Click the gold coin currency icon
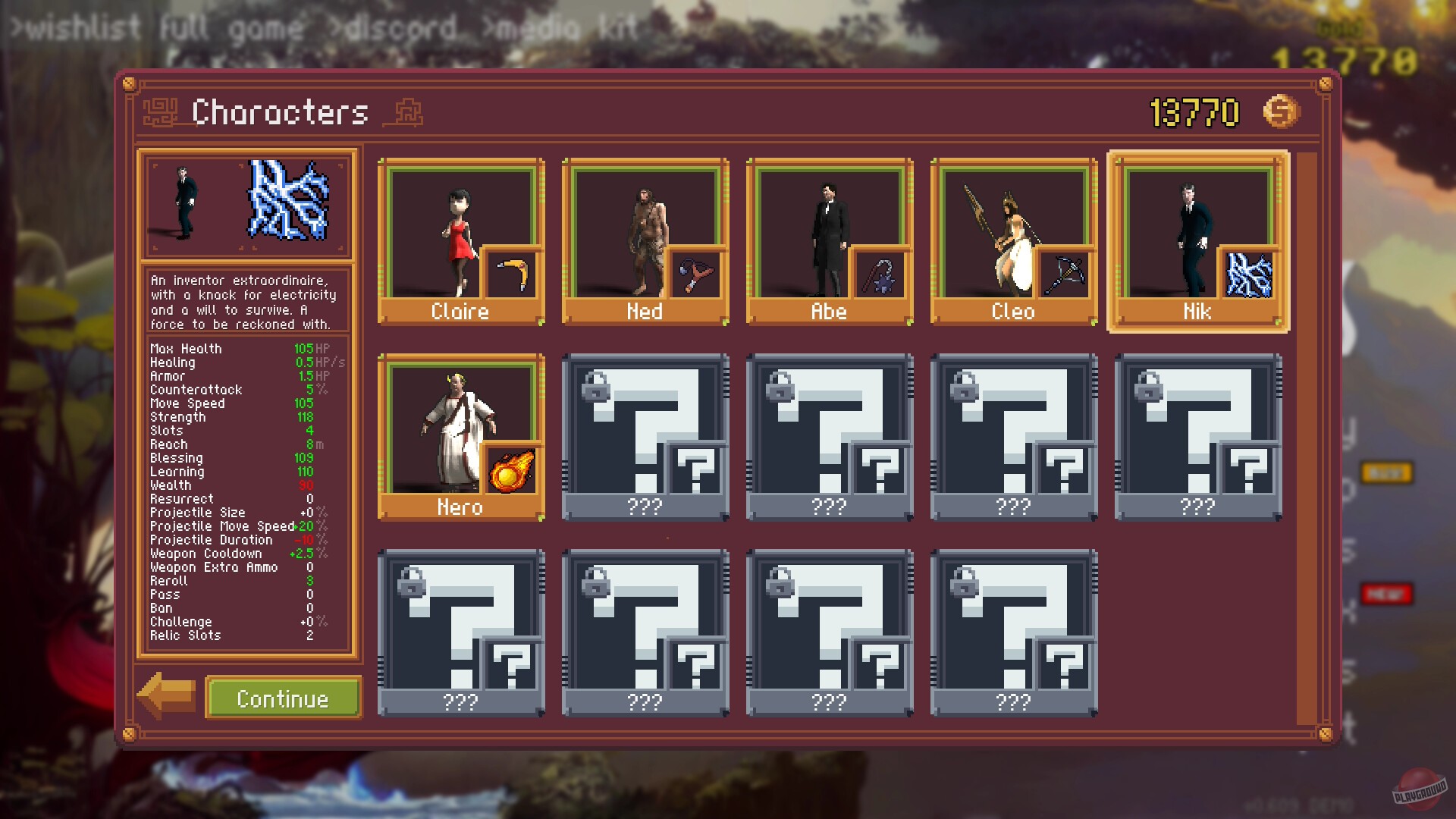Screen dimensions: 1456x819 1282,111
